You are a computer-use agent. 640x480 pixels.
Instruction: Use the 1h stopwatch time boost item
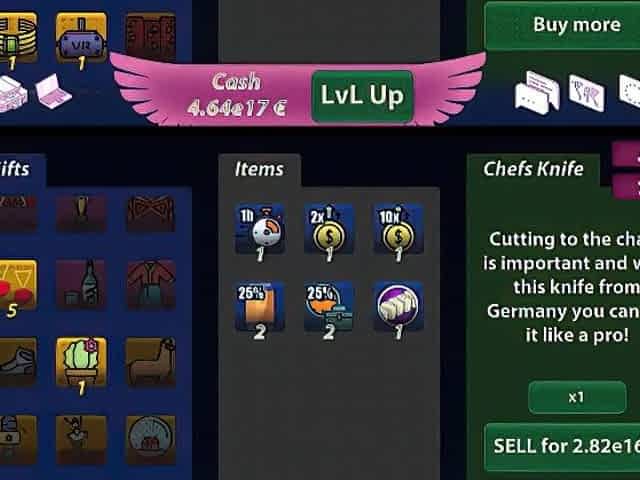tap(259, 227)
